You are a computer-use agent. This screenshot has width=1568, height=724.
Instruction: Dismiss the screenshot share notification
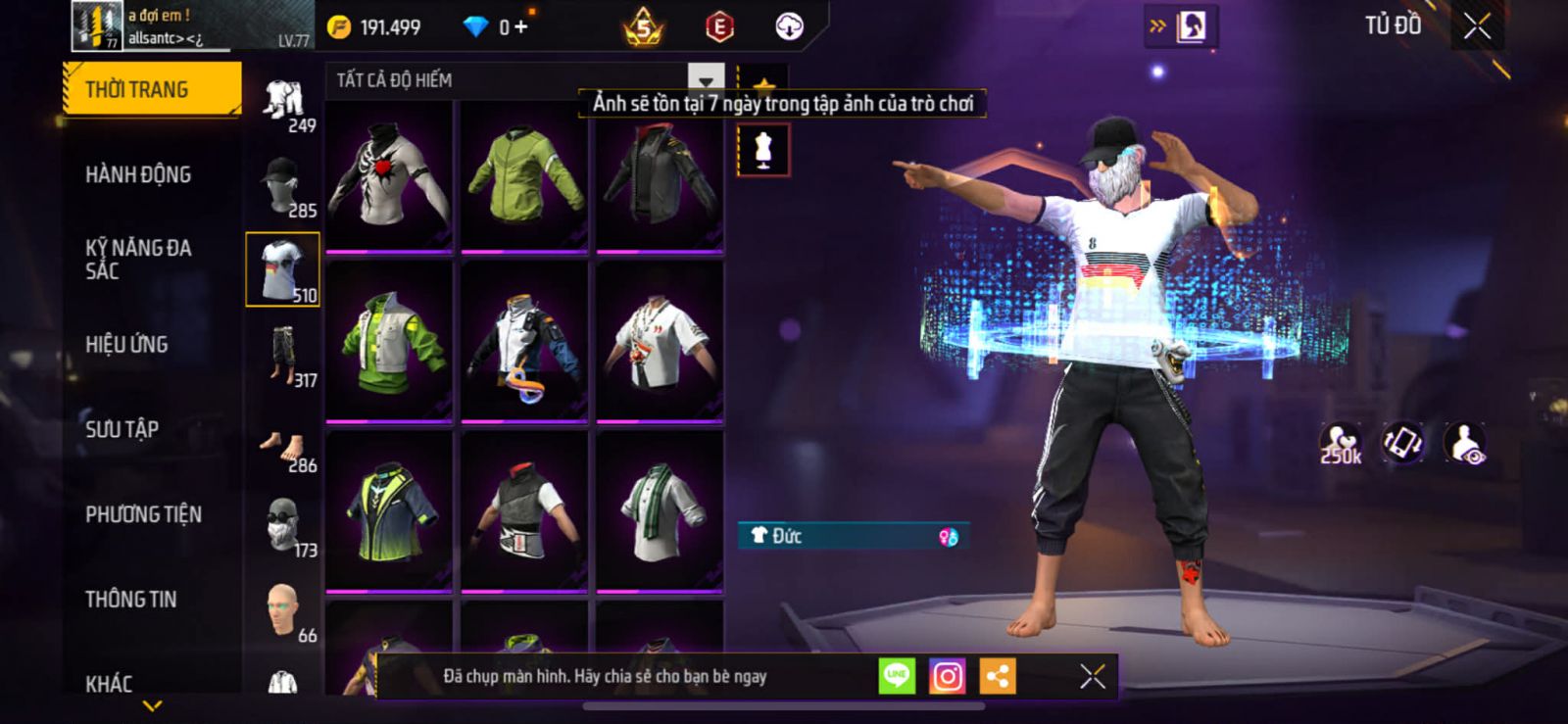tap(1093, 676)
